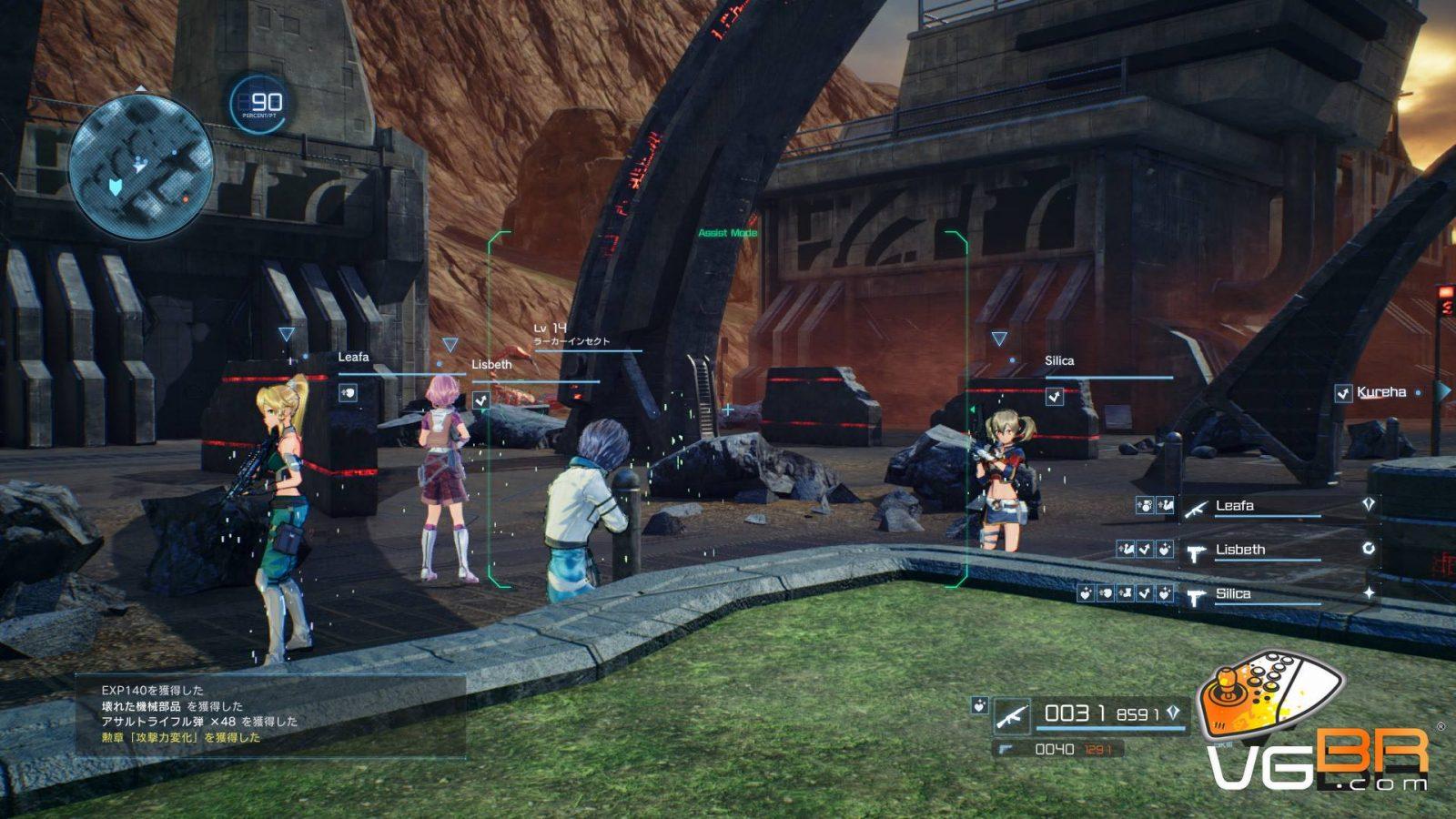The width and height of the screenshot is (1456, 819).
Task: Select the equipped assault rifle weapon icon
Action: 1011,717
